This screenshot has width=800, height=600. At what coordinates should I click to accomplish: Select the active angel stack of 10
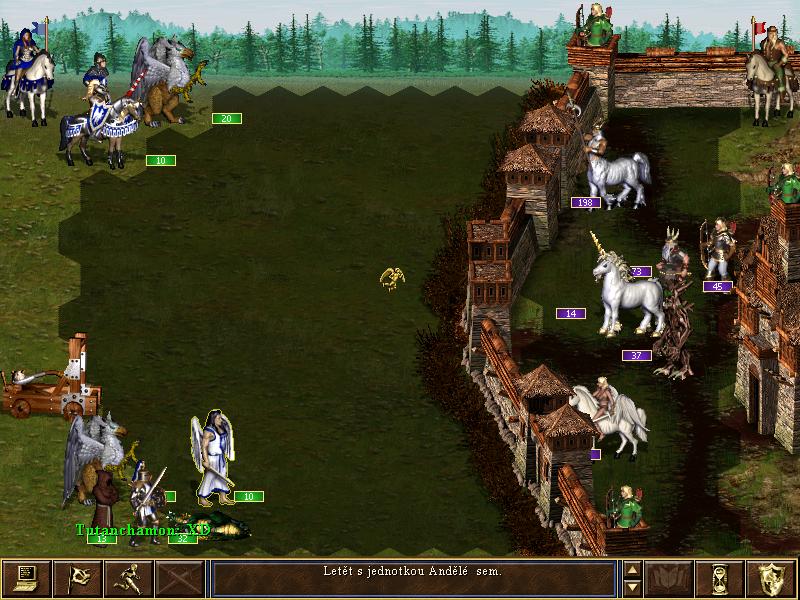tap(213, 460)
